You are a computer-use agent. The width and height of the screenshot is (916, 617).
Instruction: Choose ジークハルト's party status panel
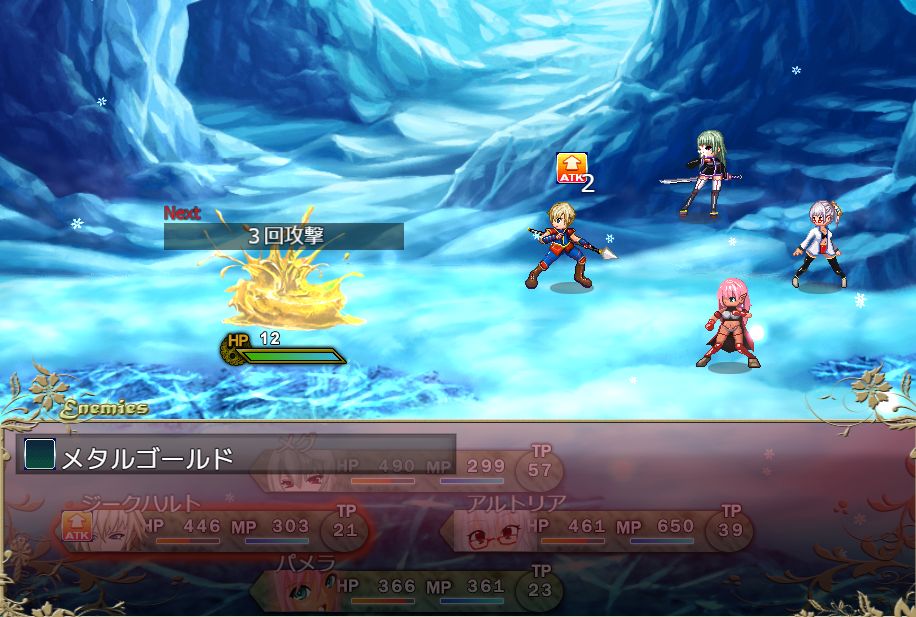(x=212, y=527)
